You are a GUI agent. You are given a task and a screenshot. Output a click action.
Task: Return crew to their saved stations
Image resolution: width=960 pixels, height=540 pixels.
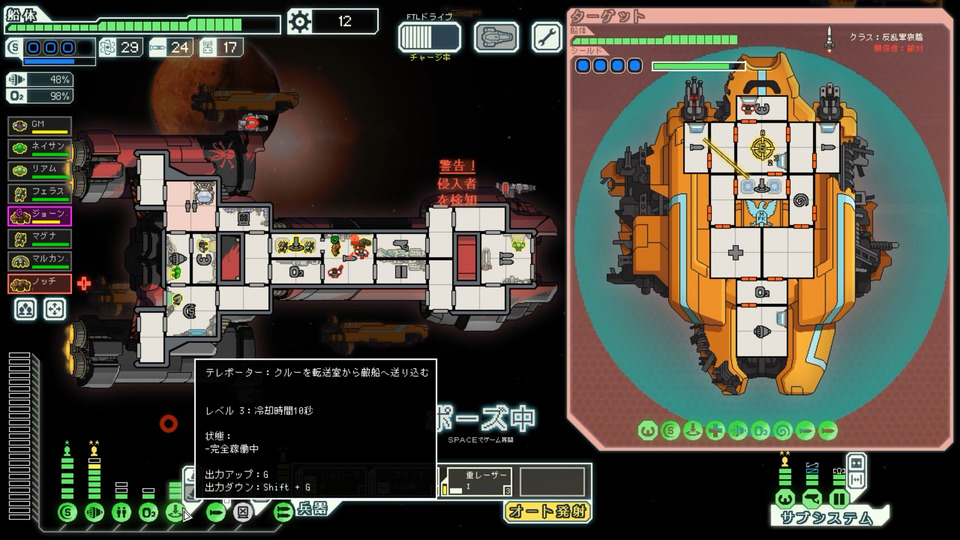click(56, 310)
